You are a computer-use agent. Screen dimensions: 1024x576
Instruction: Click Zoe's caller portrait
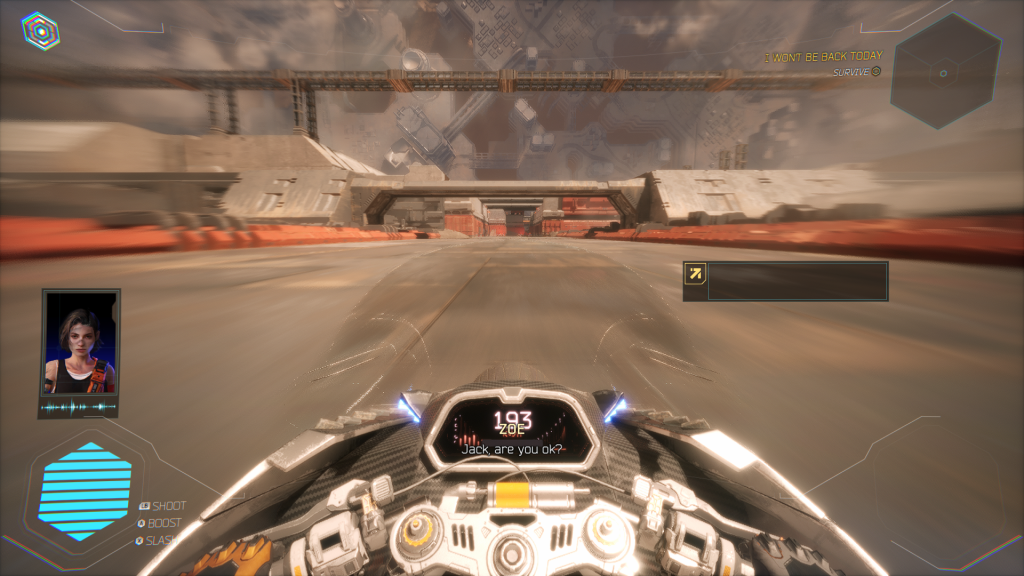(80, 343)
